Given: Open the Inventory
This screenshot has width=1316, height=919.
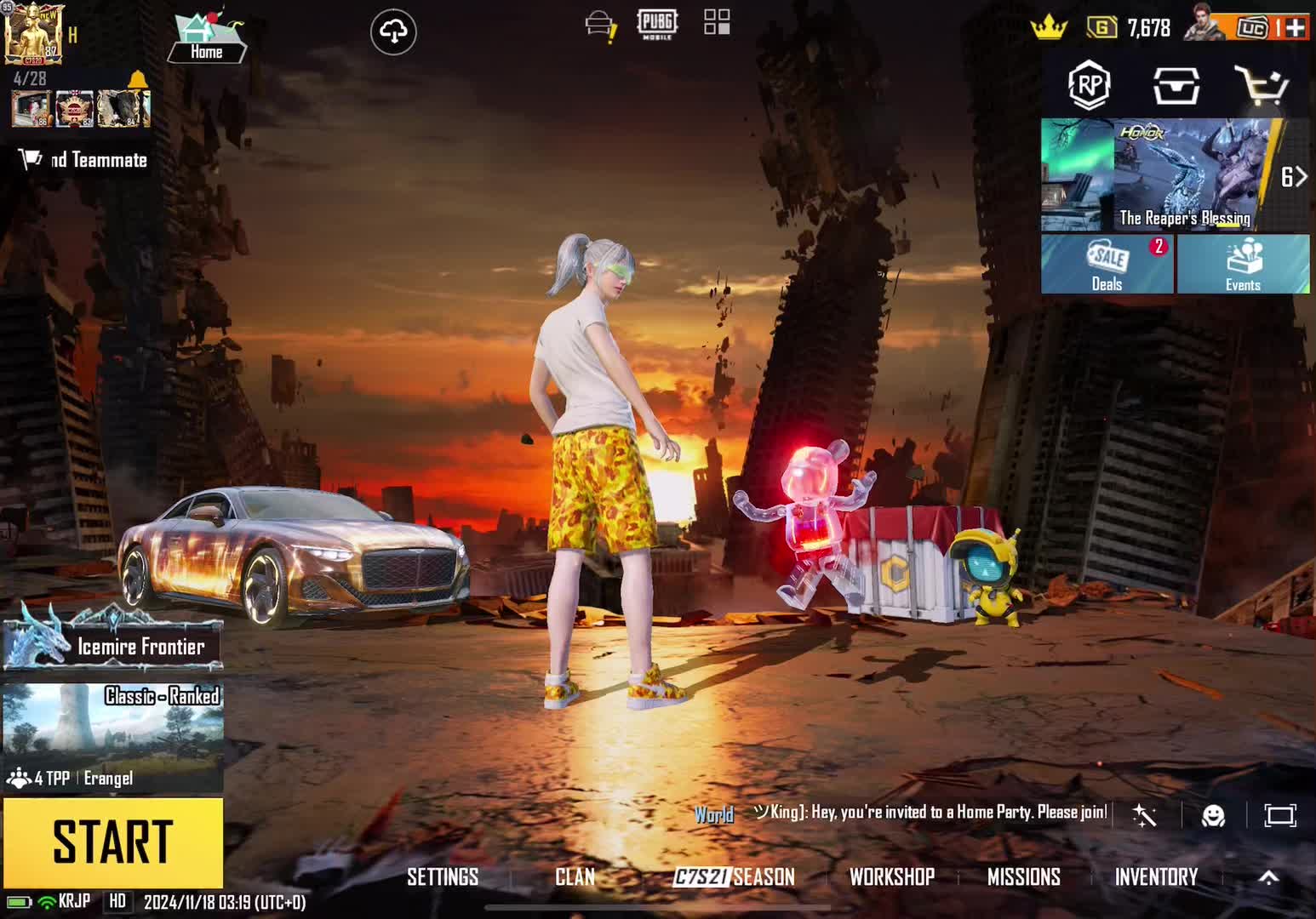Looking at the screenshot, I should point(1156,876).
